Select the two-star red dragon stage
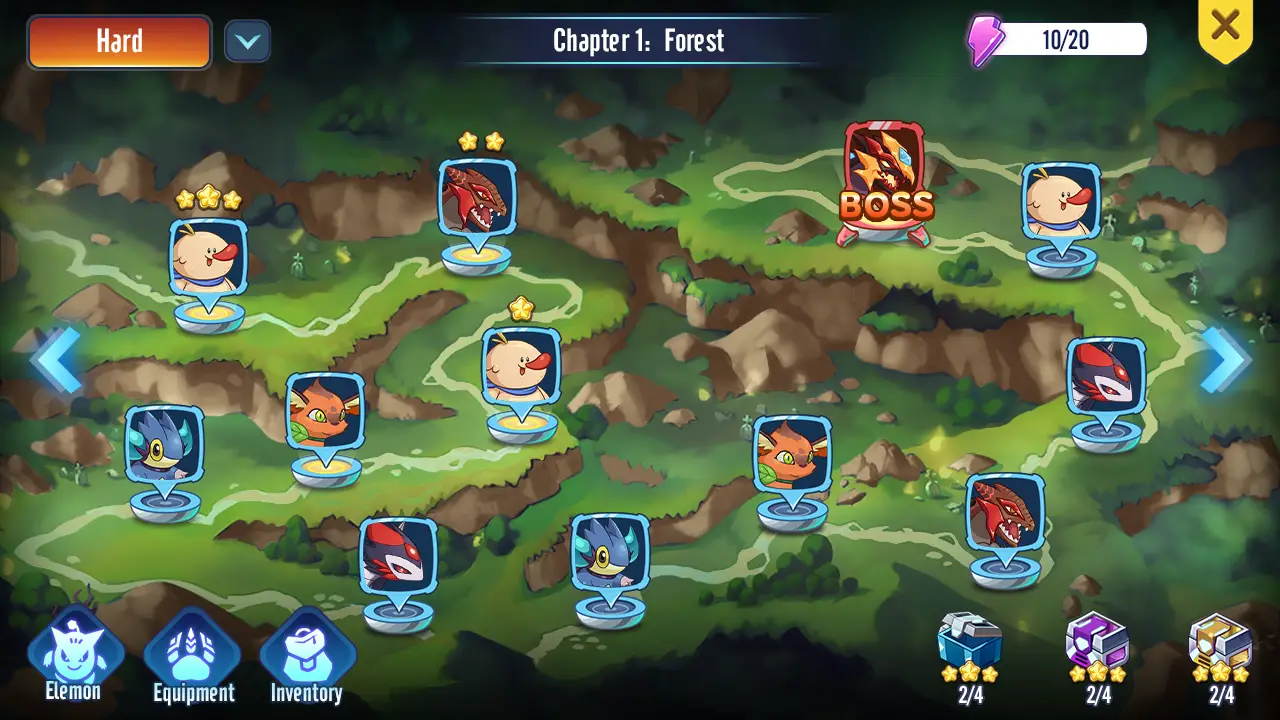 coord(477,195)
